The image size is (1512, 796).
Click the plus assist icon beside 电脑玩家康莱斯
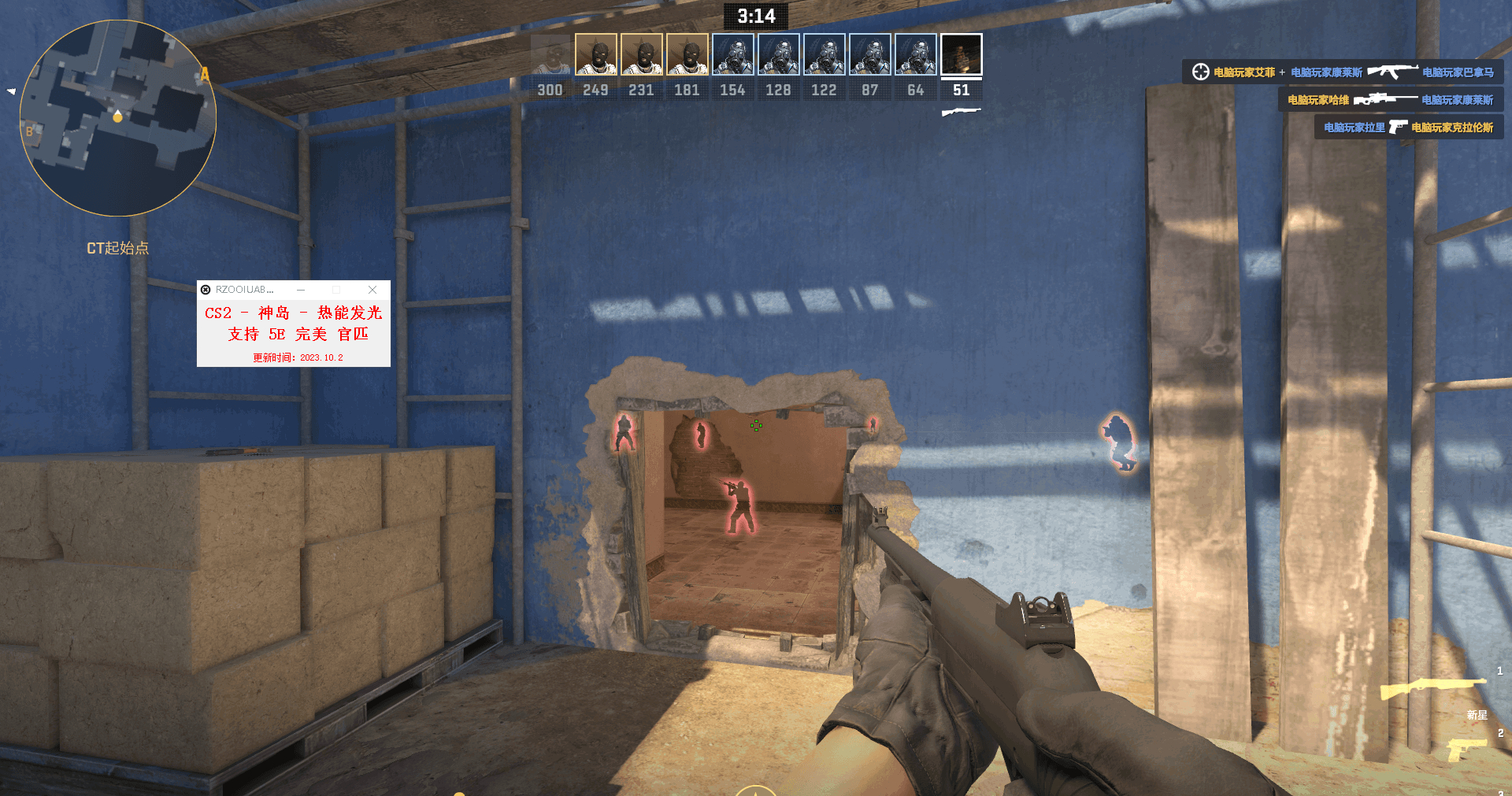(x=1281, y=70)
